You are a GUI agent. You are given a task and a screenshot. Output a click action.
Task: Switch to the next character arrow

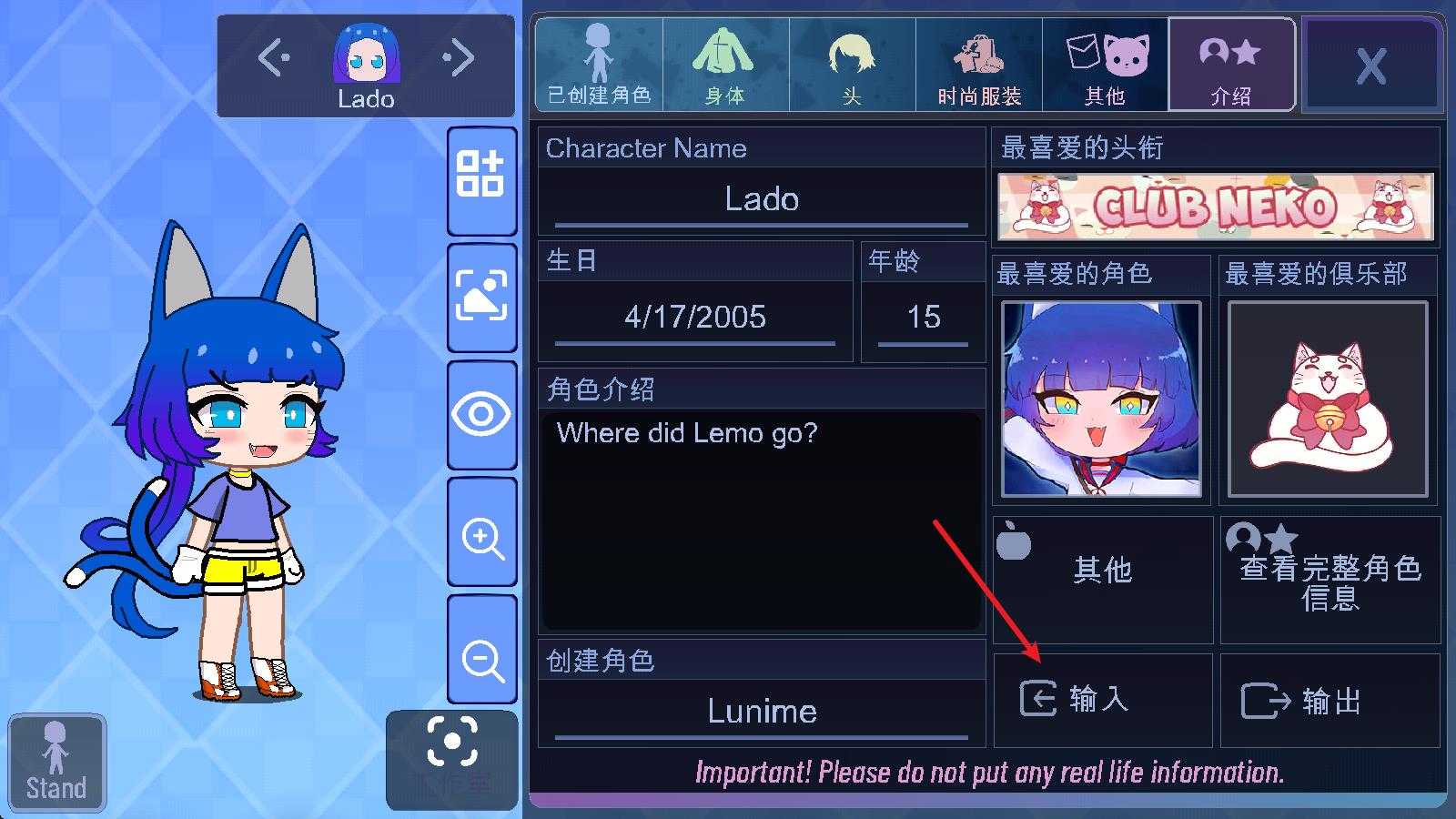(x=460, y=58)
